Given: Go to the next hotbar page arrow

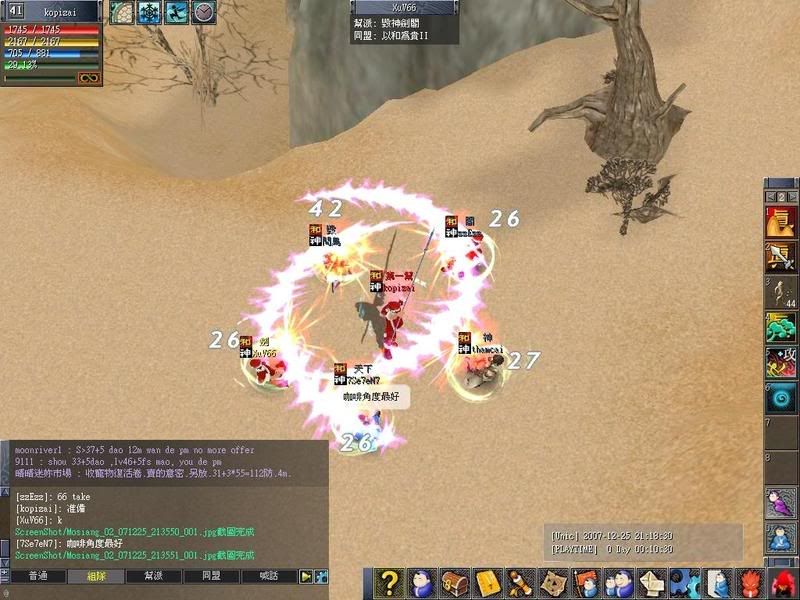Looking at the screenshot, I should [793, 197].
